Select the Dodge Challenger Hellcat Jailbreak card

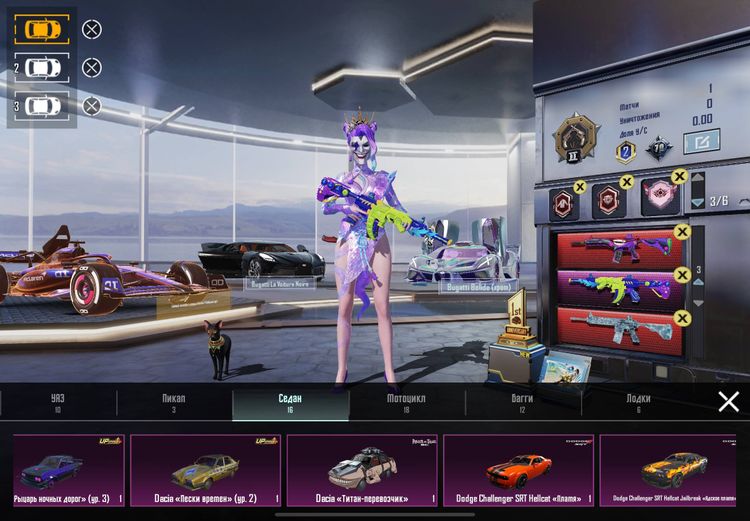click(x=672, y=470)
